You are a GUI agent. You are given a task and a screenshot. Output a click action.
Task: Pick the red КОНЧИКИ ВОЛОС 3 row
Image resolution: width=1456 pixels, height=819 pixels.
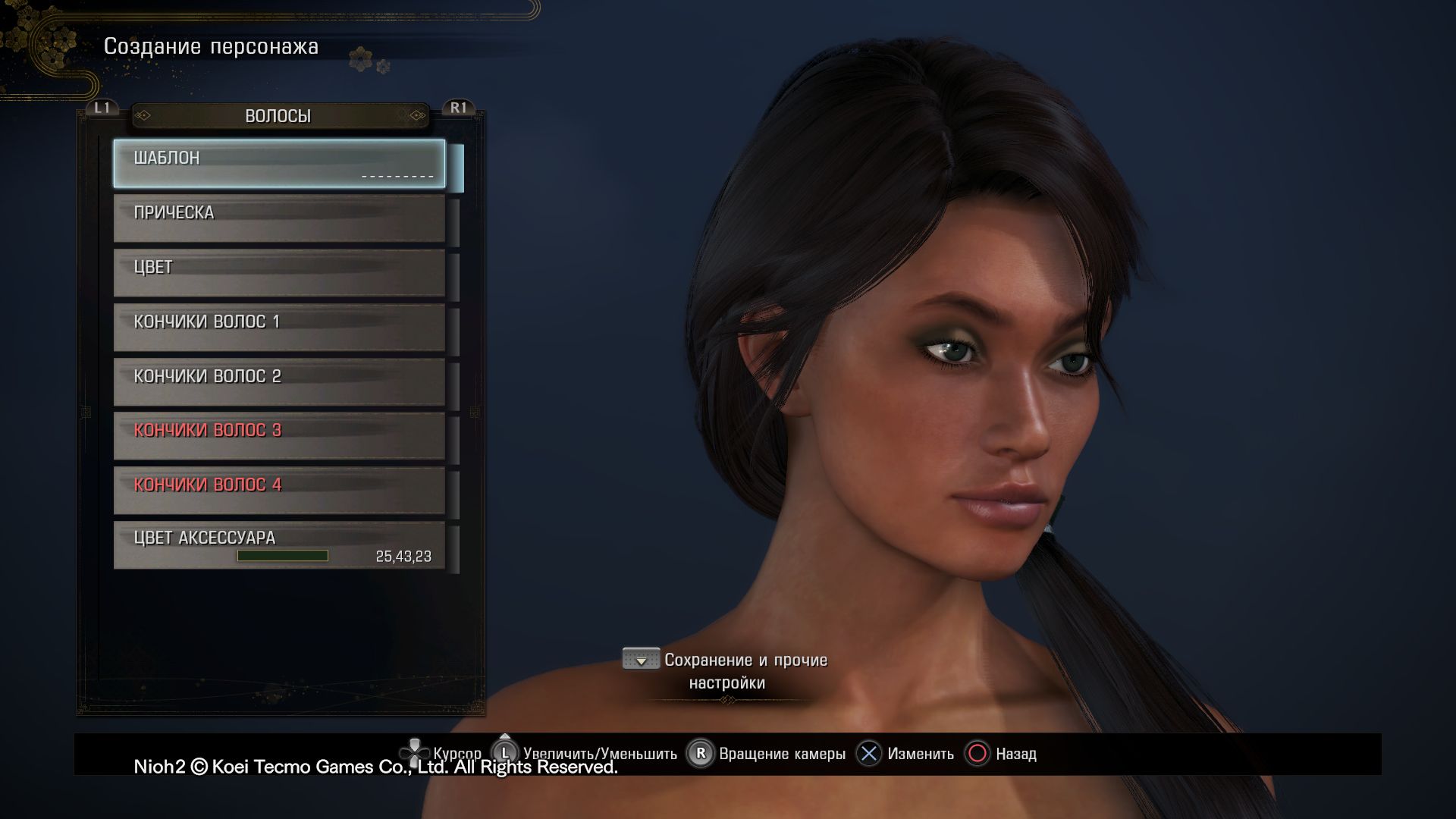coord(279,435)
